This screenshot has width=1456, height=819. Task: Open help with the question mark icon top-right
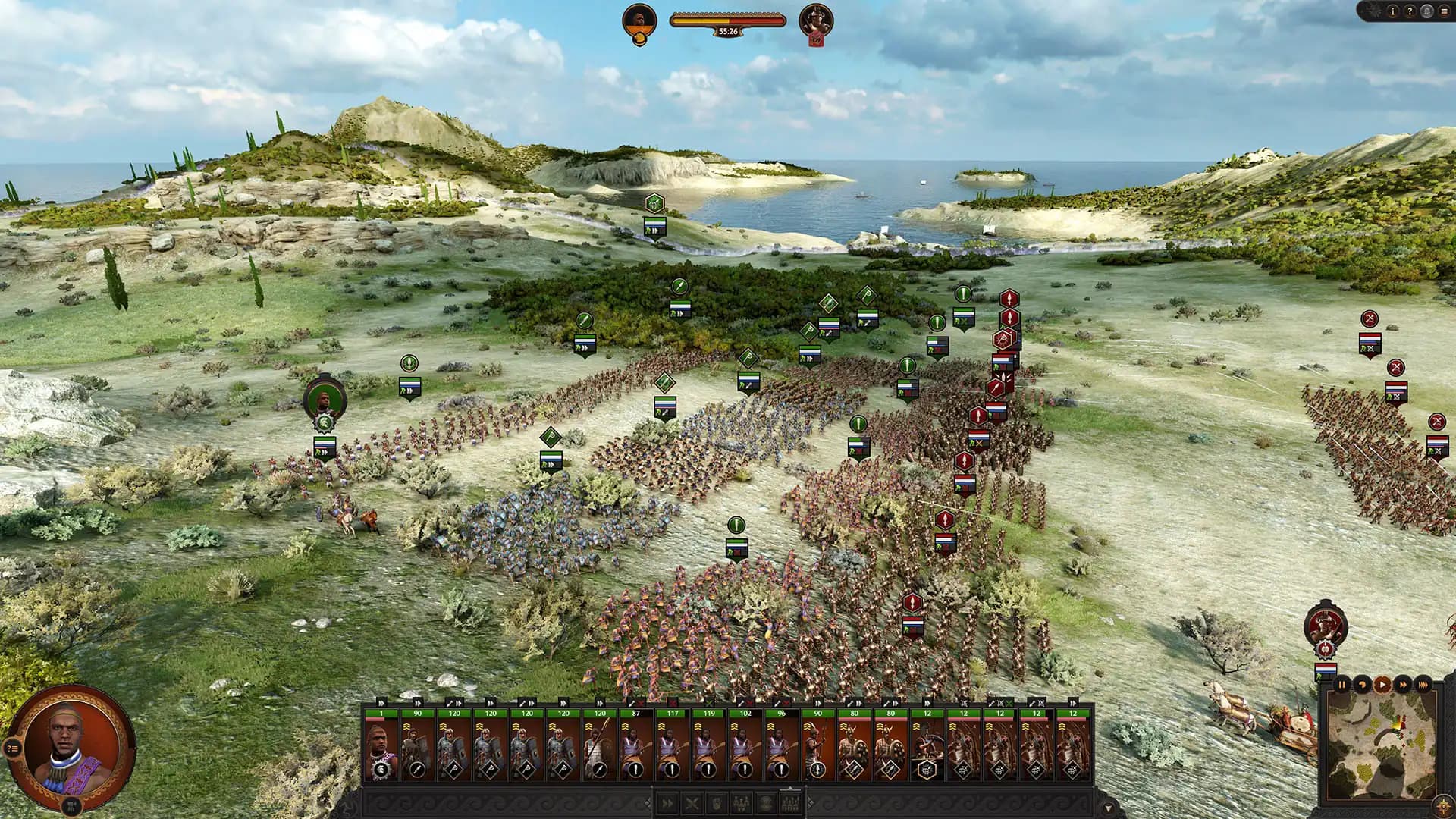click(x=1410, y=11)
